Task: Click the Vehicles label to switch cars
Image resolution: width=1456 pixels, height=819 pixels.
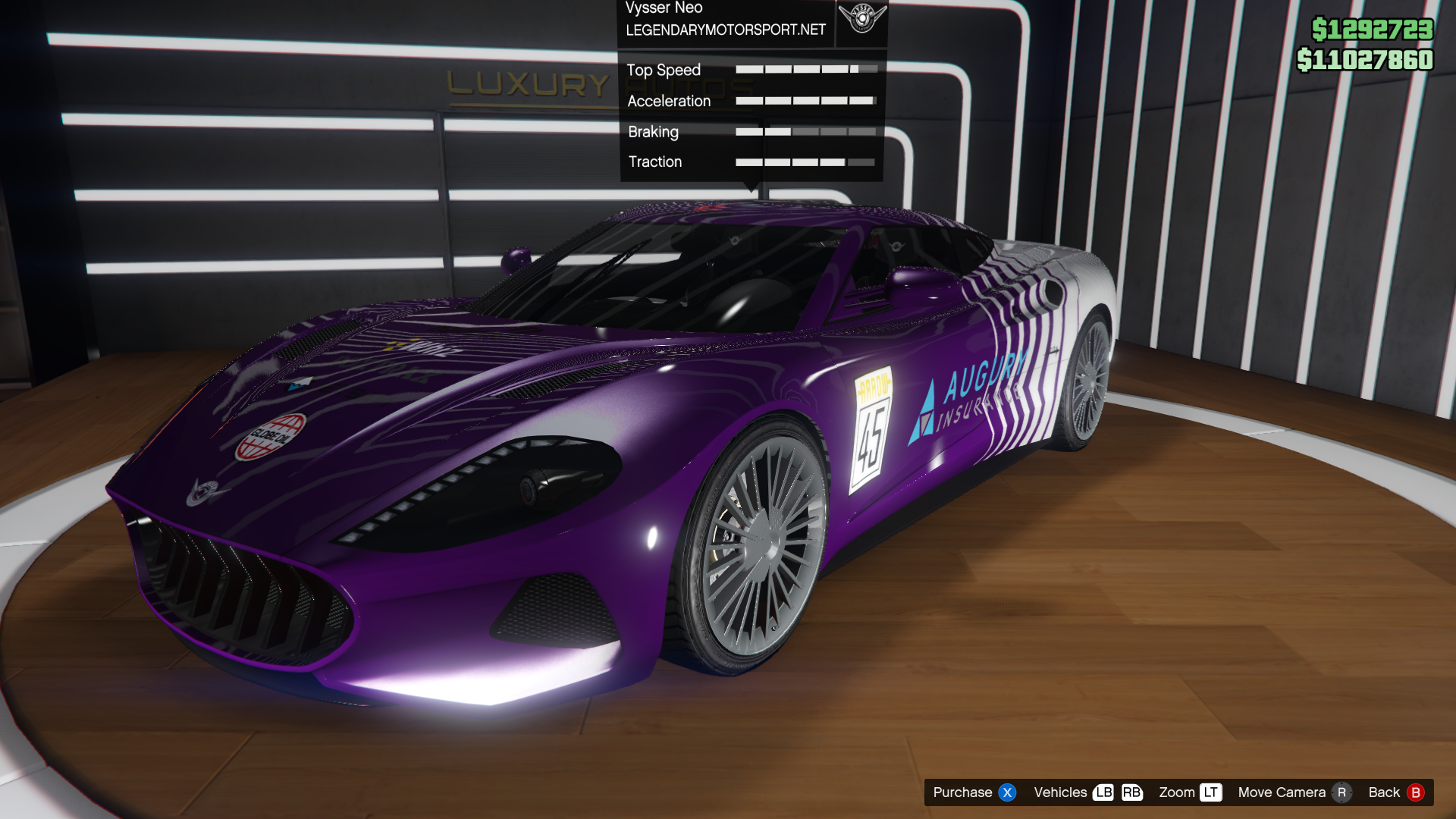Action: [1060, 792]
